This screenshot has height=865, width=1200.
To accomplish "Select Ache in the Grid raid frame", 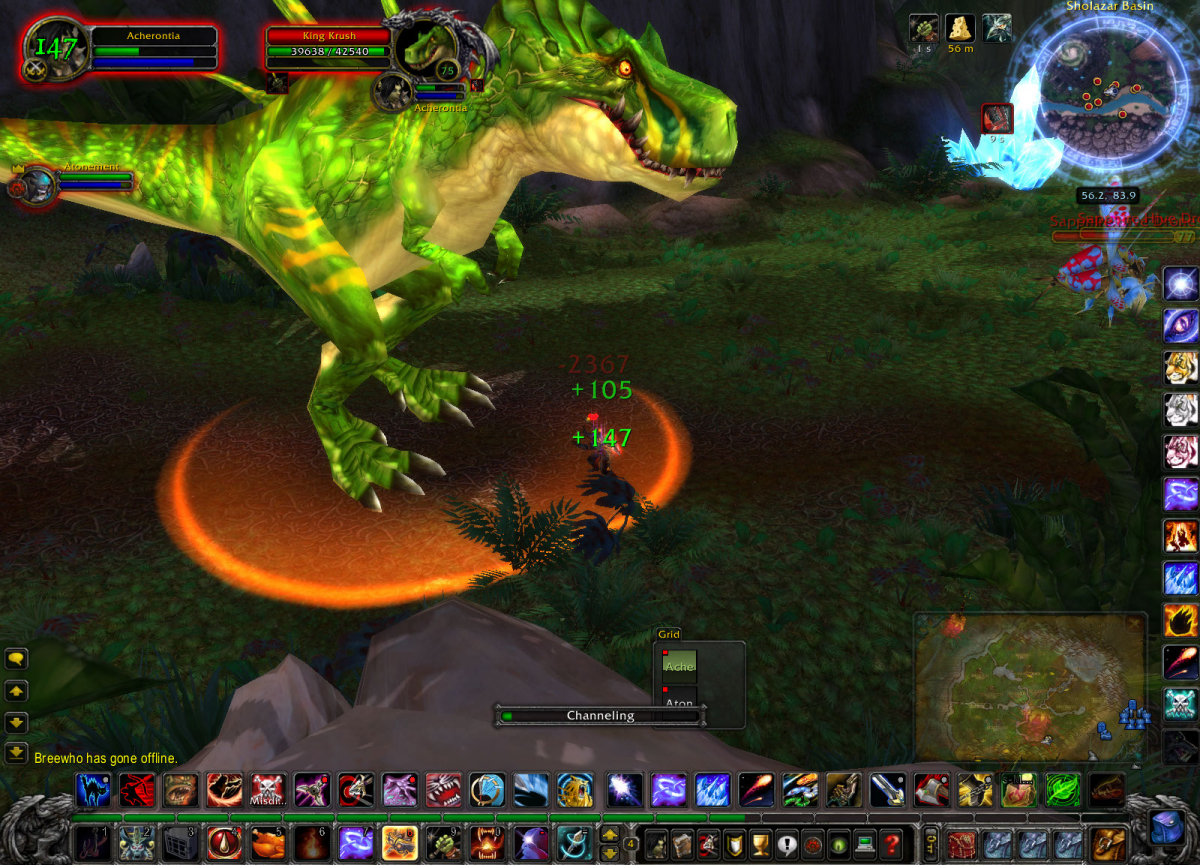I will pyautogui.click(x=680, y=666).
